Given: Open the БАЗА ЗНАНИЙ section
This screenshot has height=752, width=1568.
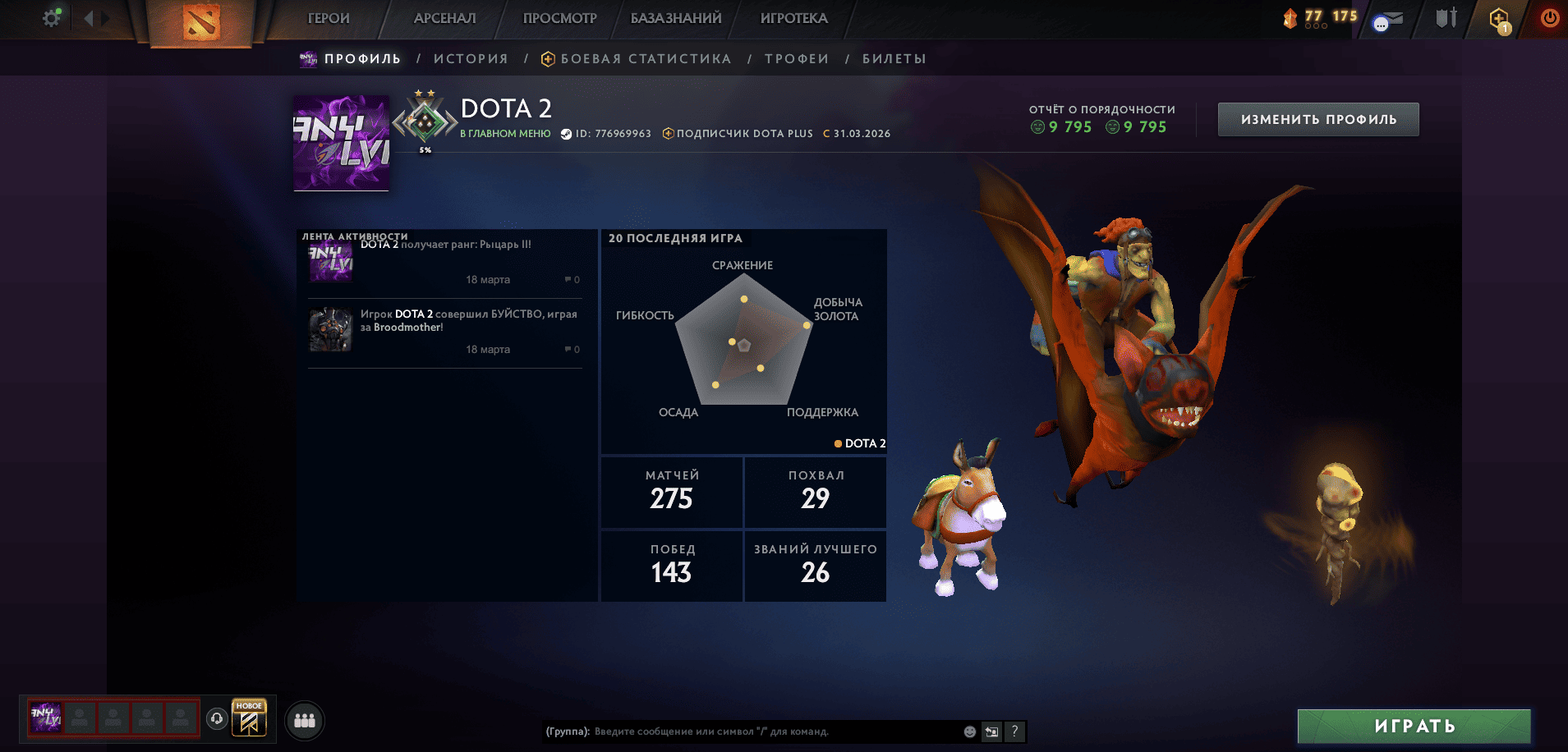Looking at the screenshot, I should [x=677, y=17].
